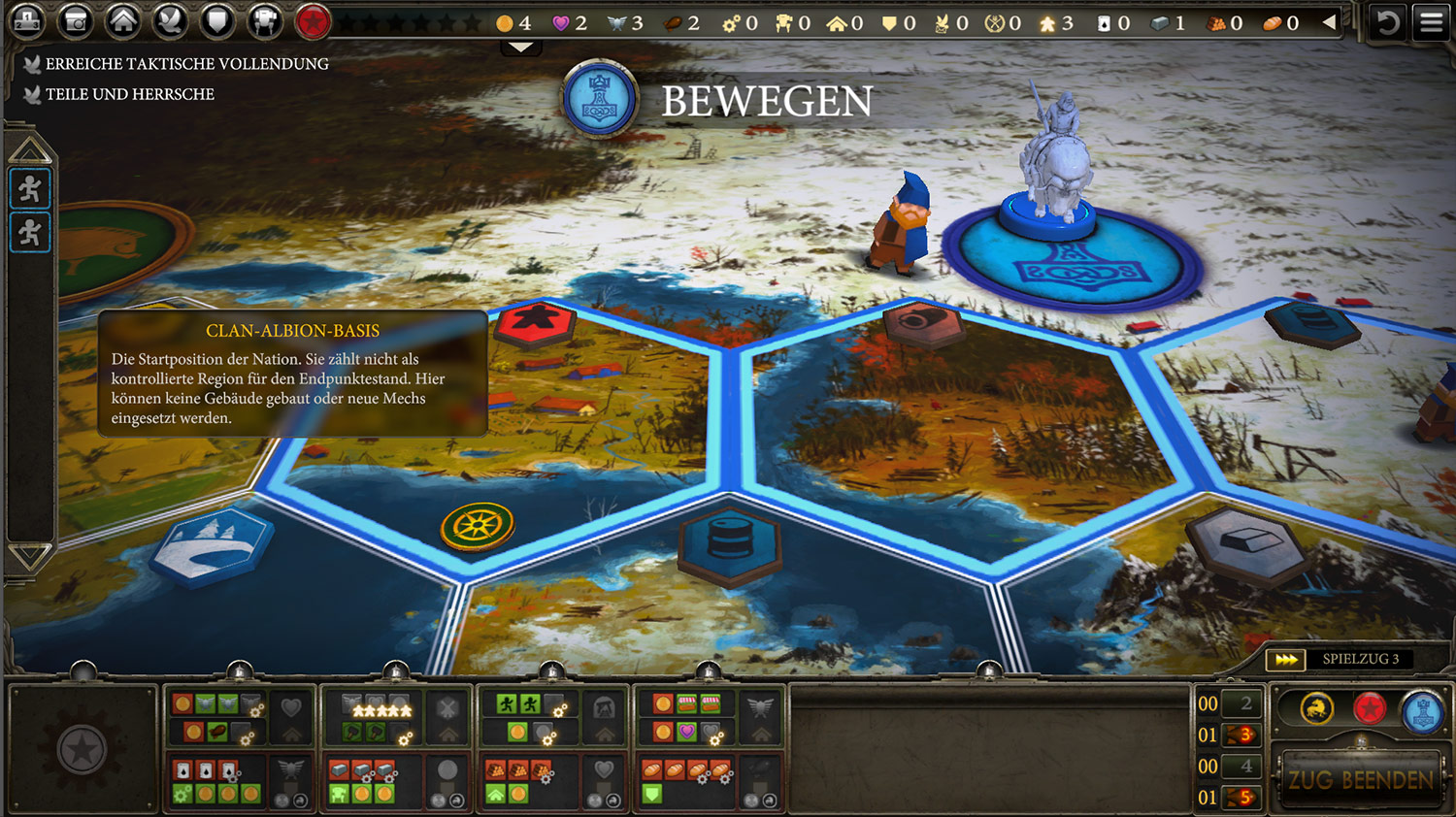Open the dove objectives icon
The width and height of the screenshot is (1456, 817).
click(171, 21)
